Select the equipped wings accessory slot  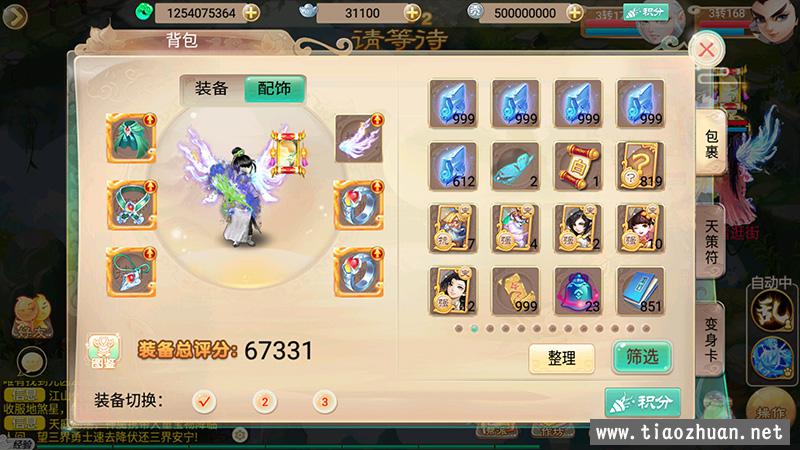tap(358, 139)
